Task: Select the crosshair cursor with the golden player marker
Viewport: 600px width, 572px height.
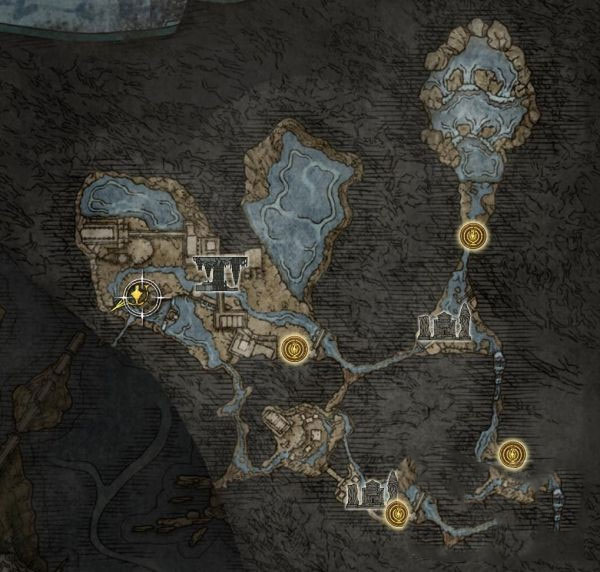Action: click(x=139, y=296)
